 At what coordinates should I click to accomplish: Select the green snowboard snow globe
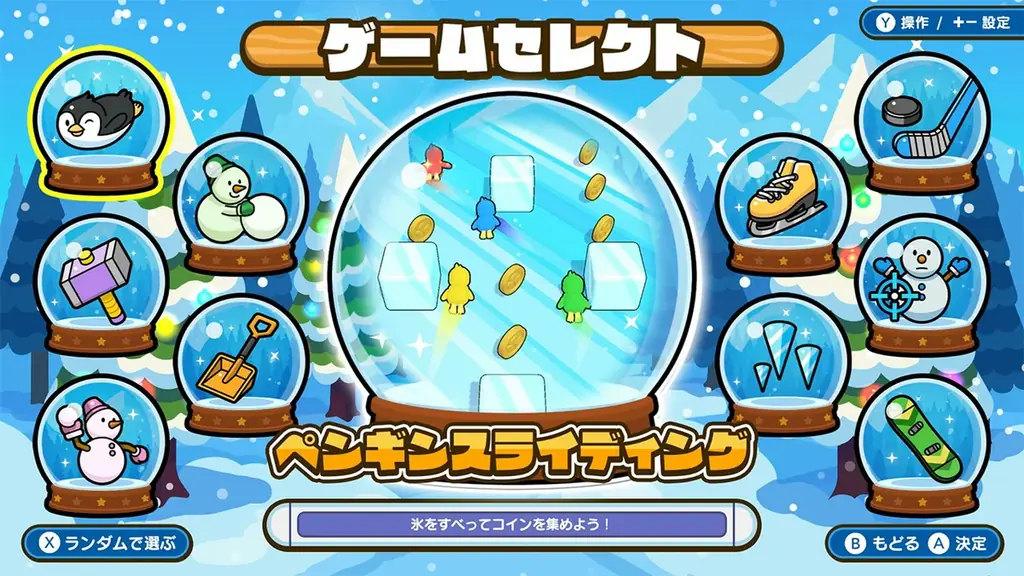pos(922,440)
